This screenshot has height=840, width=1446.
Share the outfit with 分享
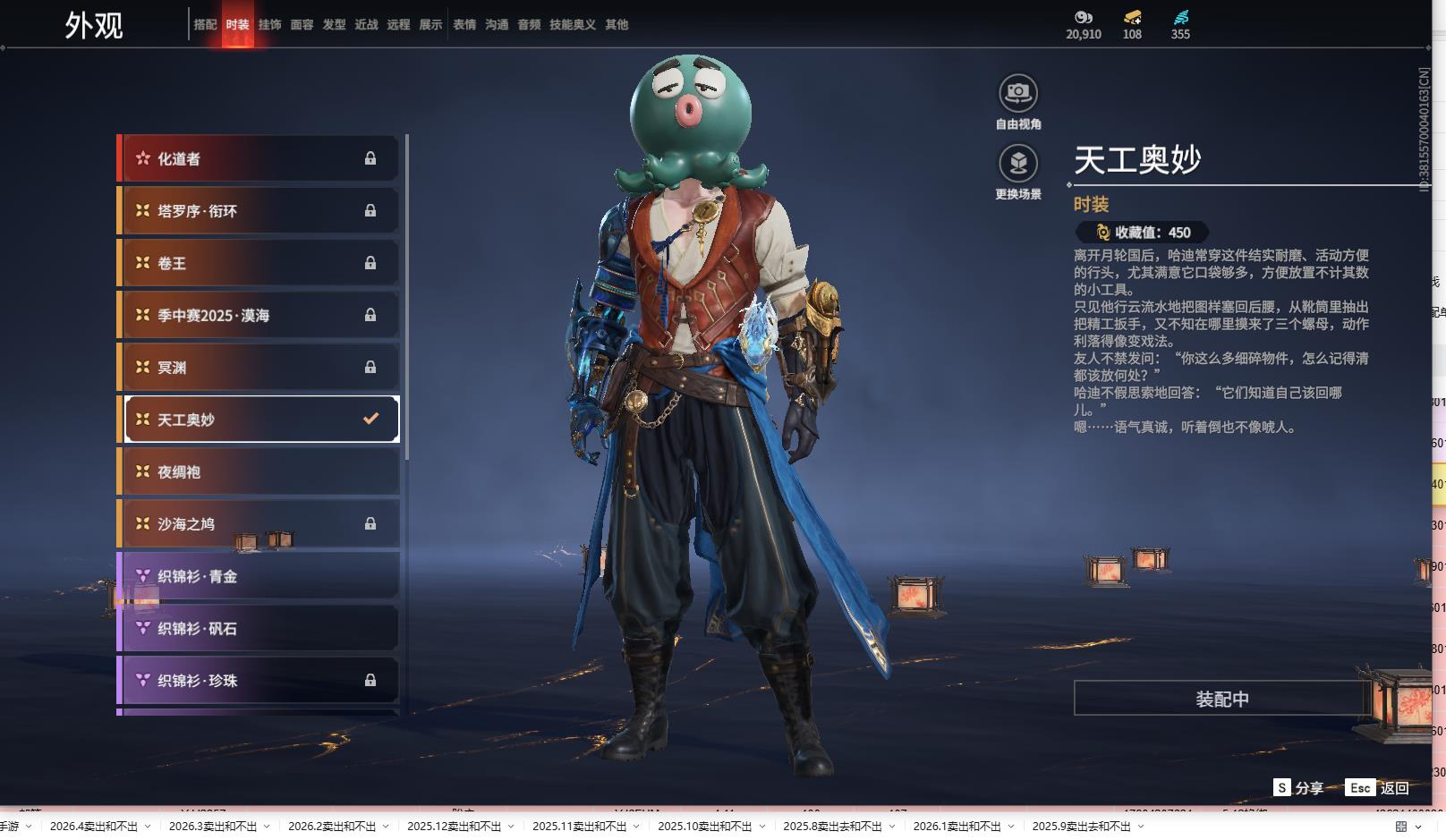pyautogui.click(x=1298, y=788)
